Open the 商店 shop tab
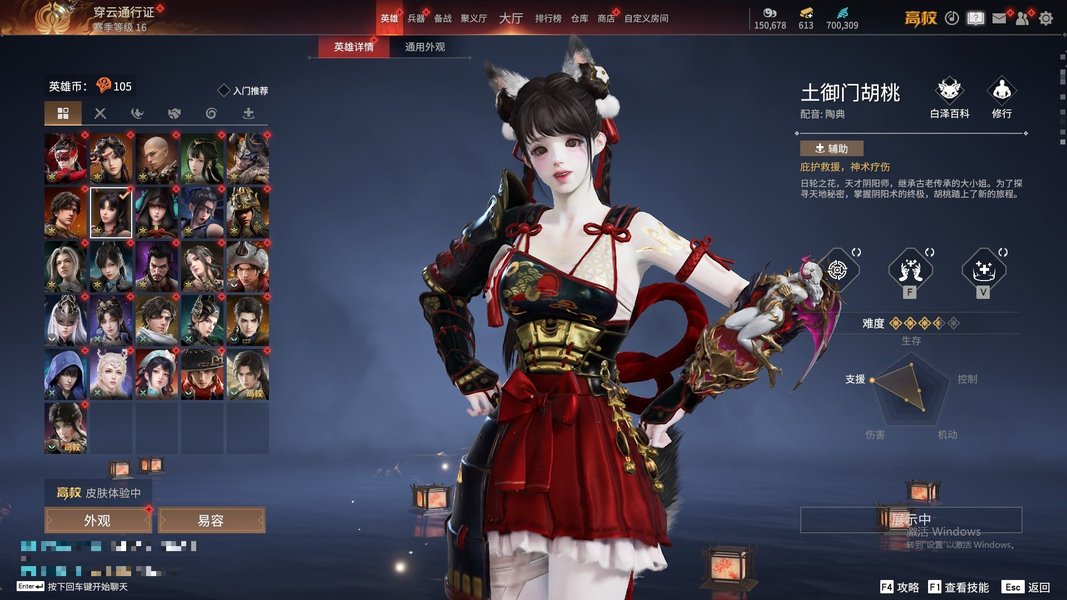Screen dimensions: 1067x600 (606, 18)
